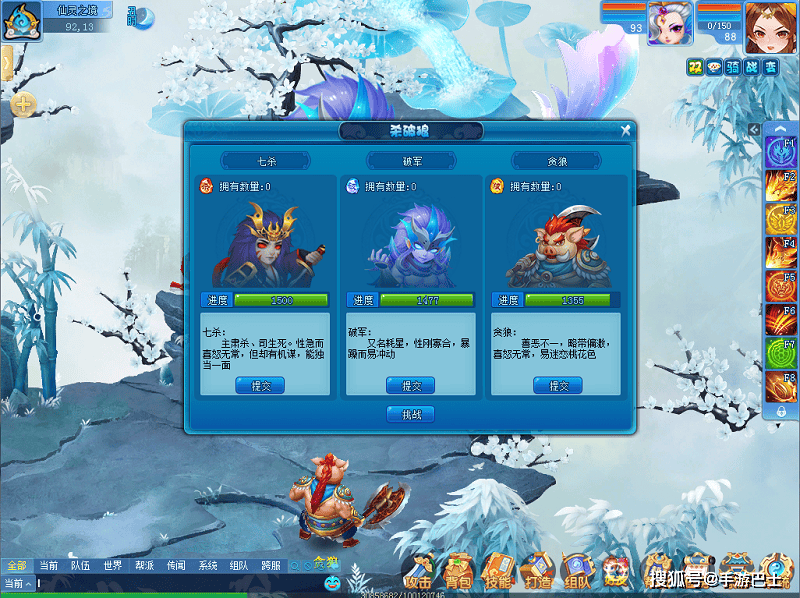Screen dimensions: 800x598
Task: Click the player character portrait
Action: (x=769, y=26)
